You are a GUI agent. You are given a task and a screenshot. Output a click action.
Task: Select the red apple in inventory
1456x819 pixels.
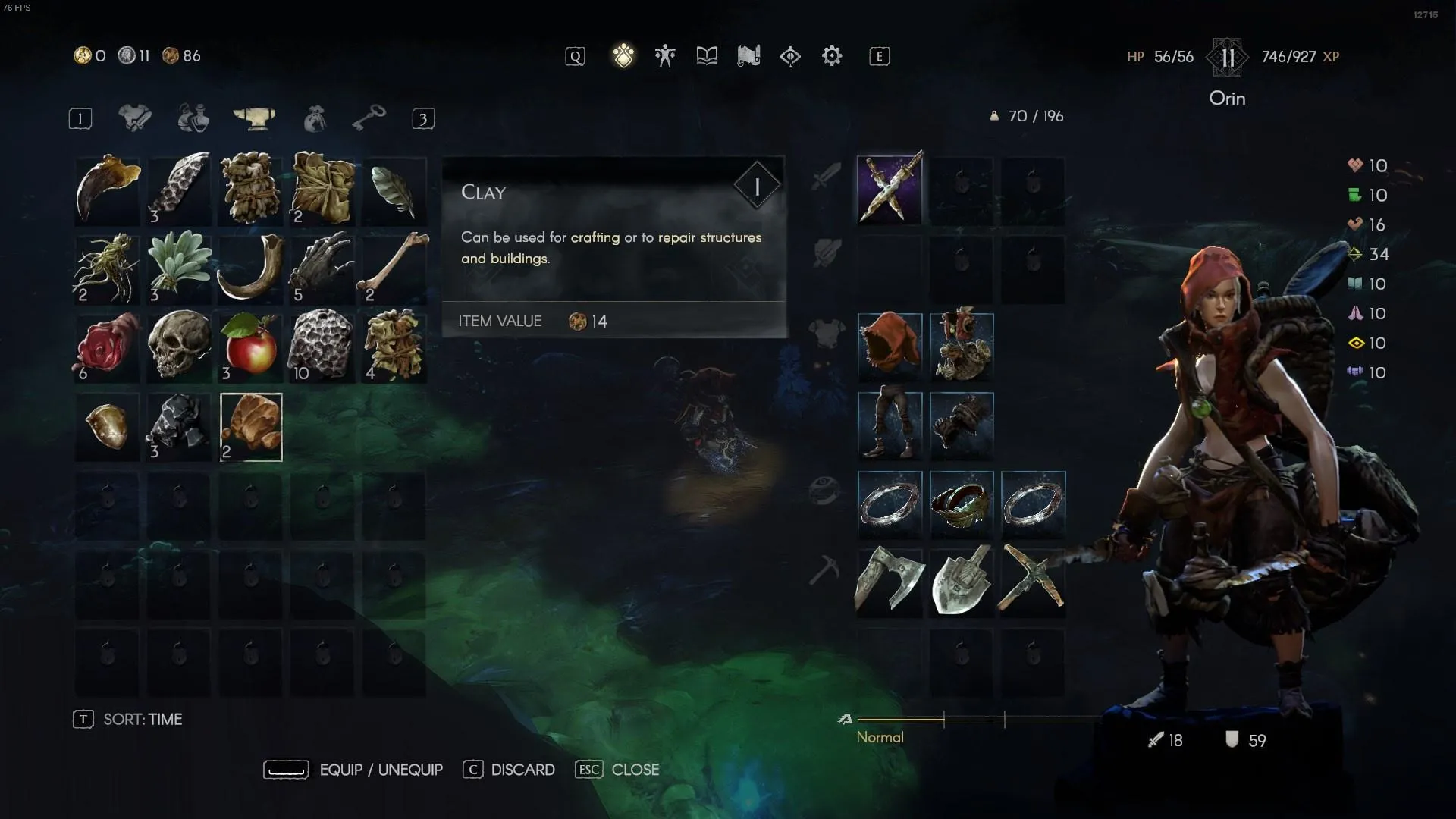point(251,348)
